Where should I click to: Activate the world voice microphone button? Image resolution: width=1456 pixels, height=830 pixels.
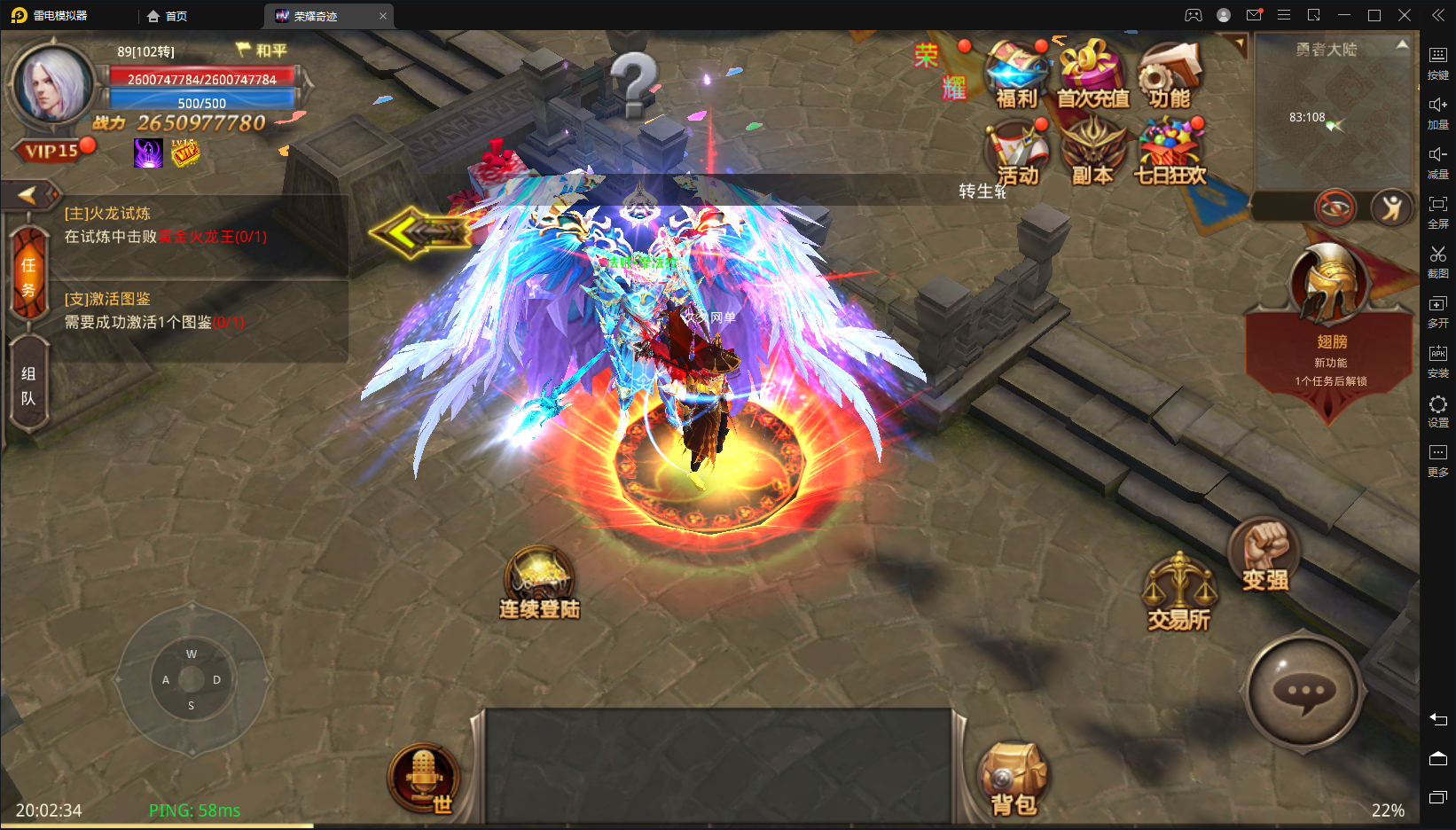coord(424,777)
